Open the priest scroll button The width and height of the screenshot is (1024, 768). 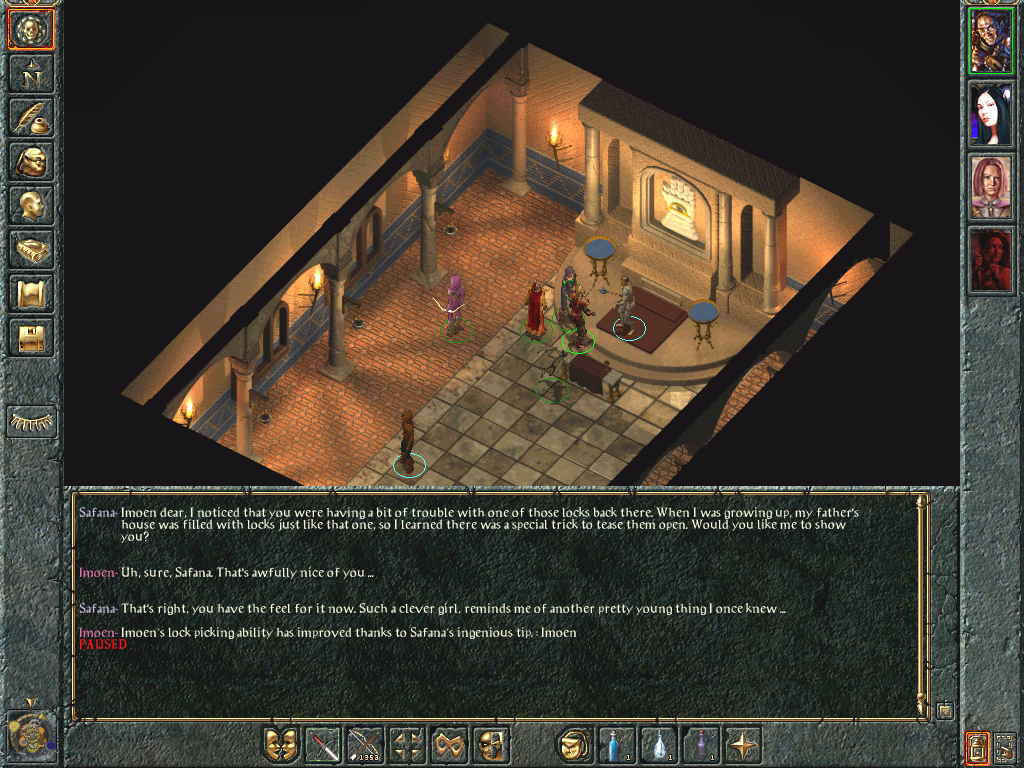point(31,293)
